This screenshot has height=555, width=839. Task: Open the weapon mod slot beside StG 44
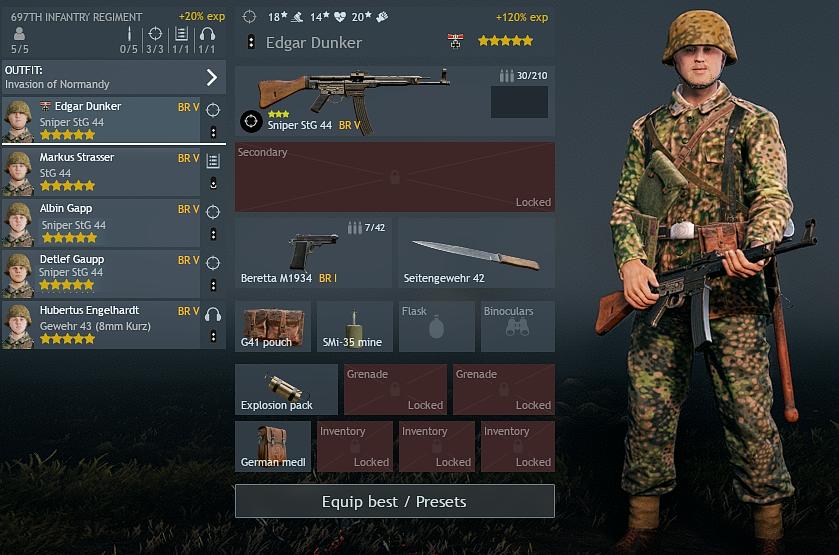click(519, 102)
